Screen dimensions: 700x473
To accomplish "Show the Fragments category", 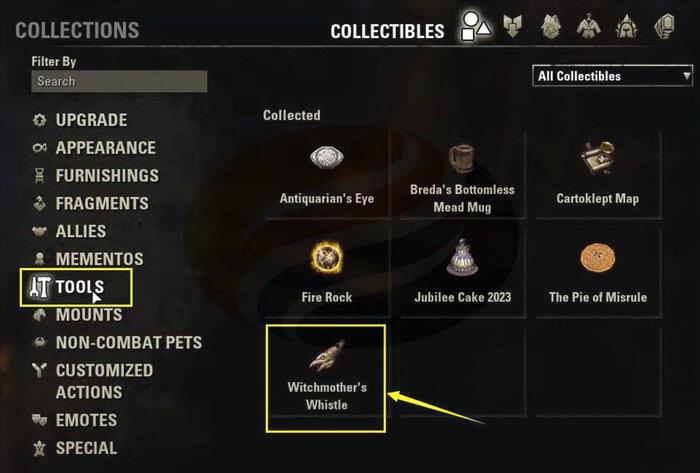I will (102, 203).
